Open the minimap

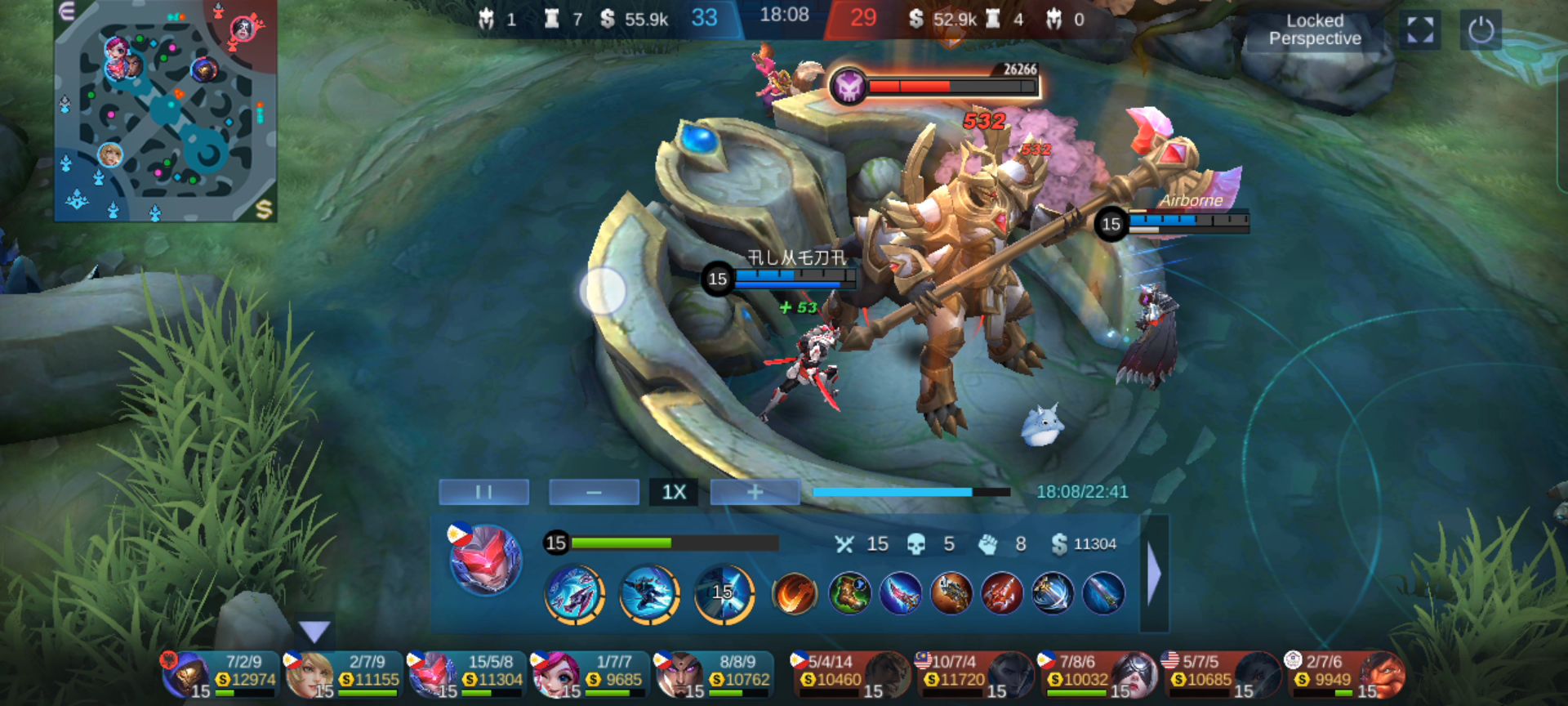pyautogui.click(x=165, y=110)
